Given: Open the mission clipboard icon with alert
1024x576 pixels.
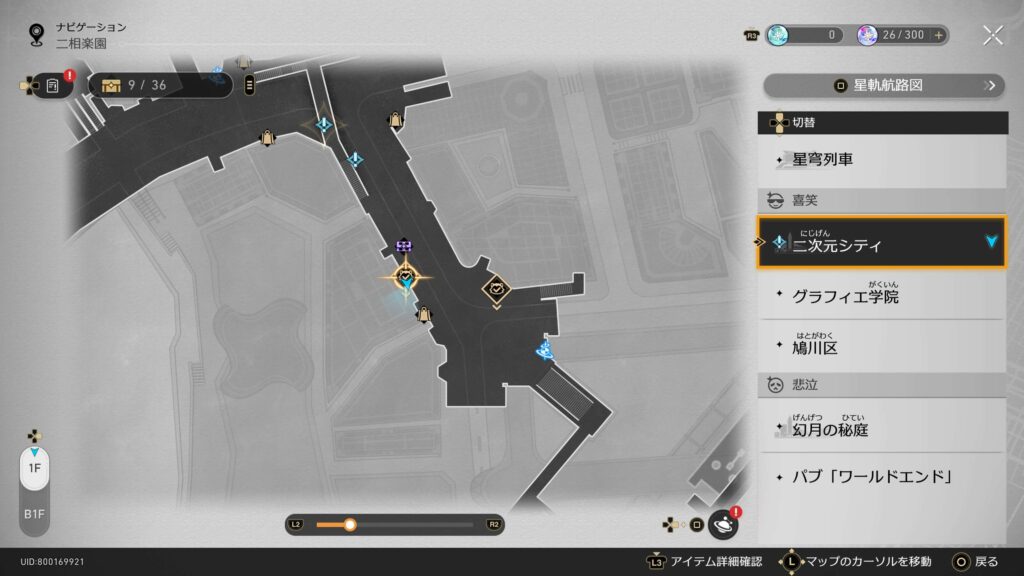Looking at the screenshot, I should tap(54, 86).
